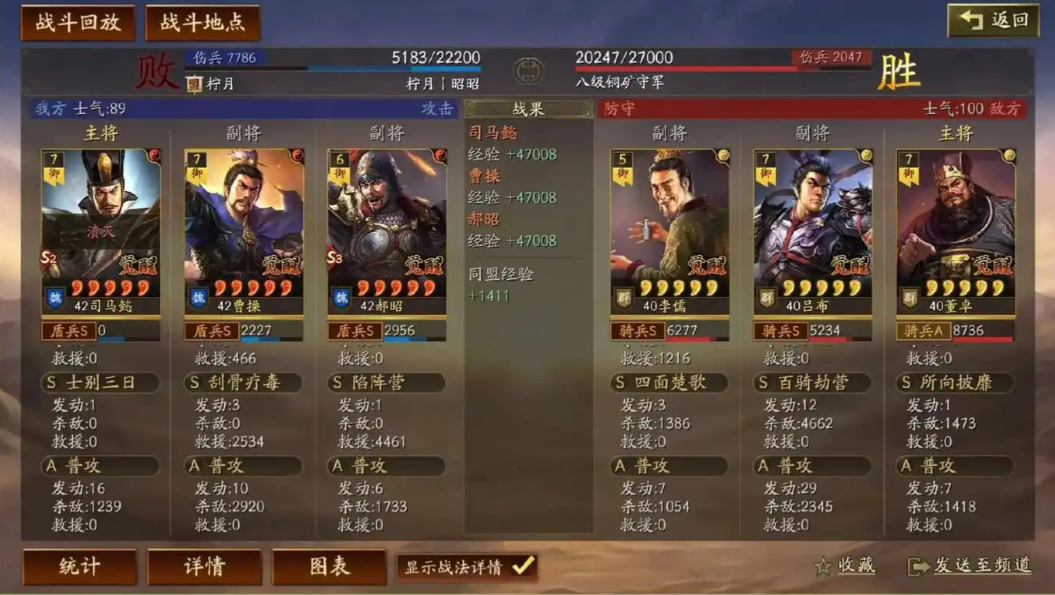Select the 曹操 general card
1055x595 pixels.
pyautogui.click(x=243, y=230)
